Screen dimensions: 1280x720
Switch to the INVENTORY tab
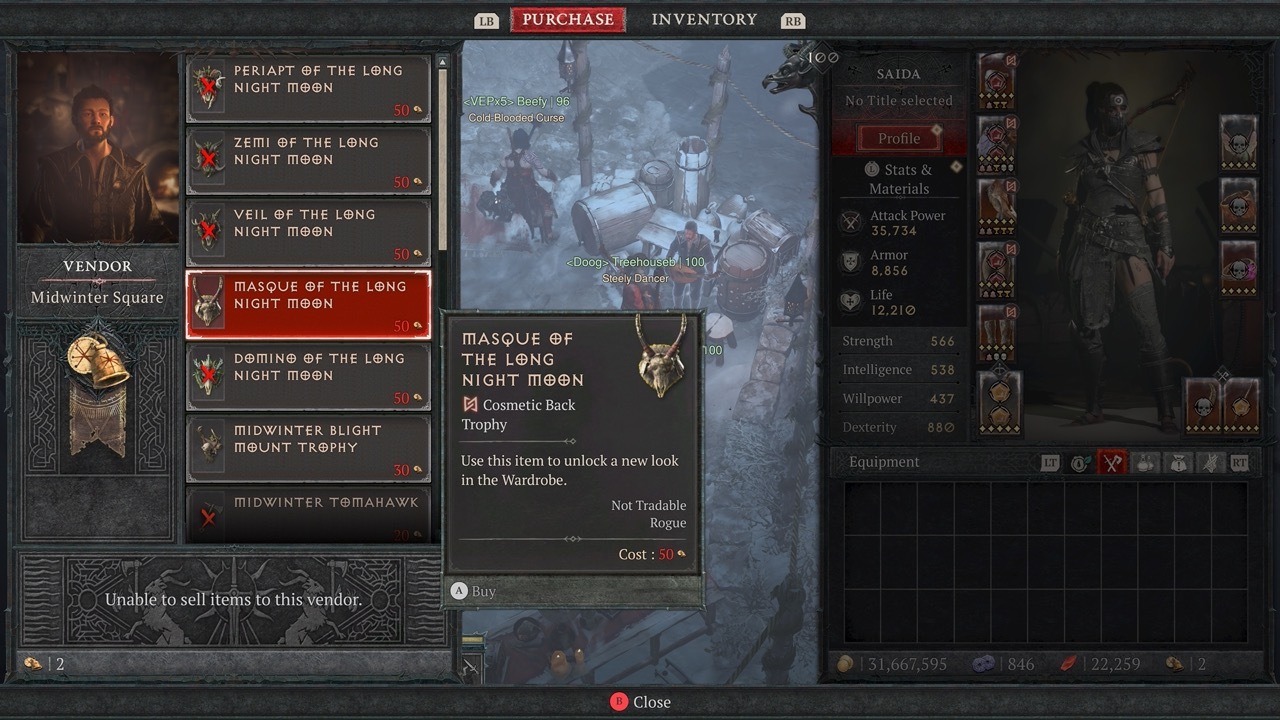point(704,18)
